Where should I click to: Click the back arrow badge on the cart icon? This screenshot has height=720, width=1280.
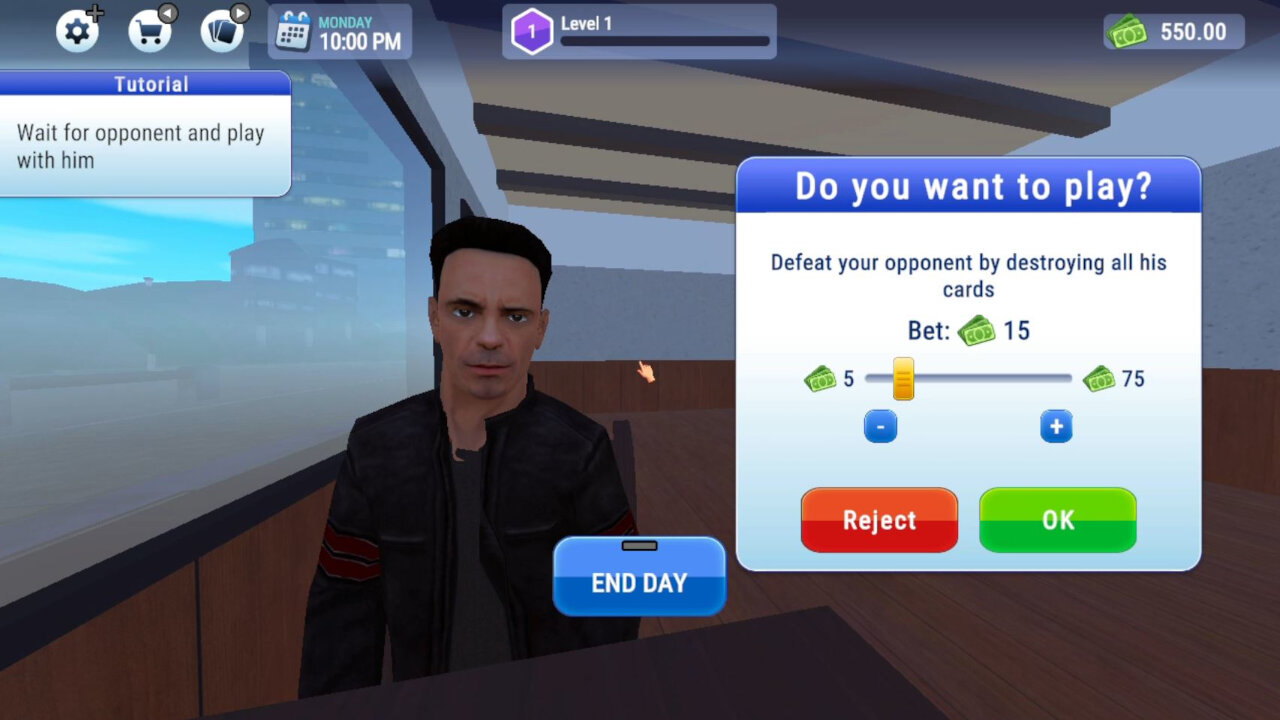[x=169, y=12]
